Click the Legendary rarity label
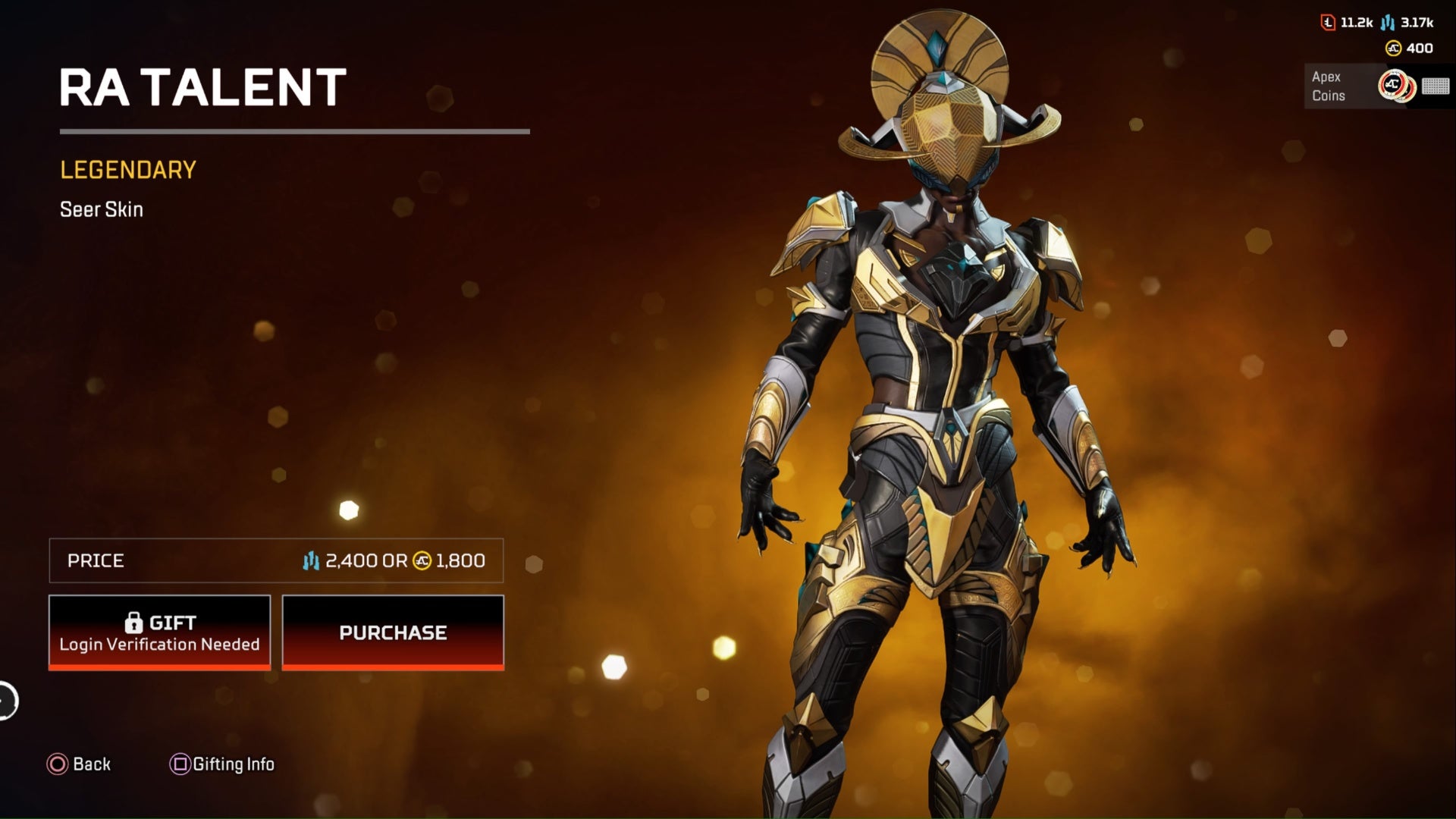Image resolution: width=1456 pixels, height=819 pixels. pos(127,170)
